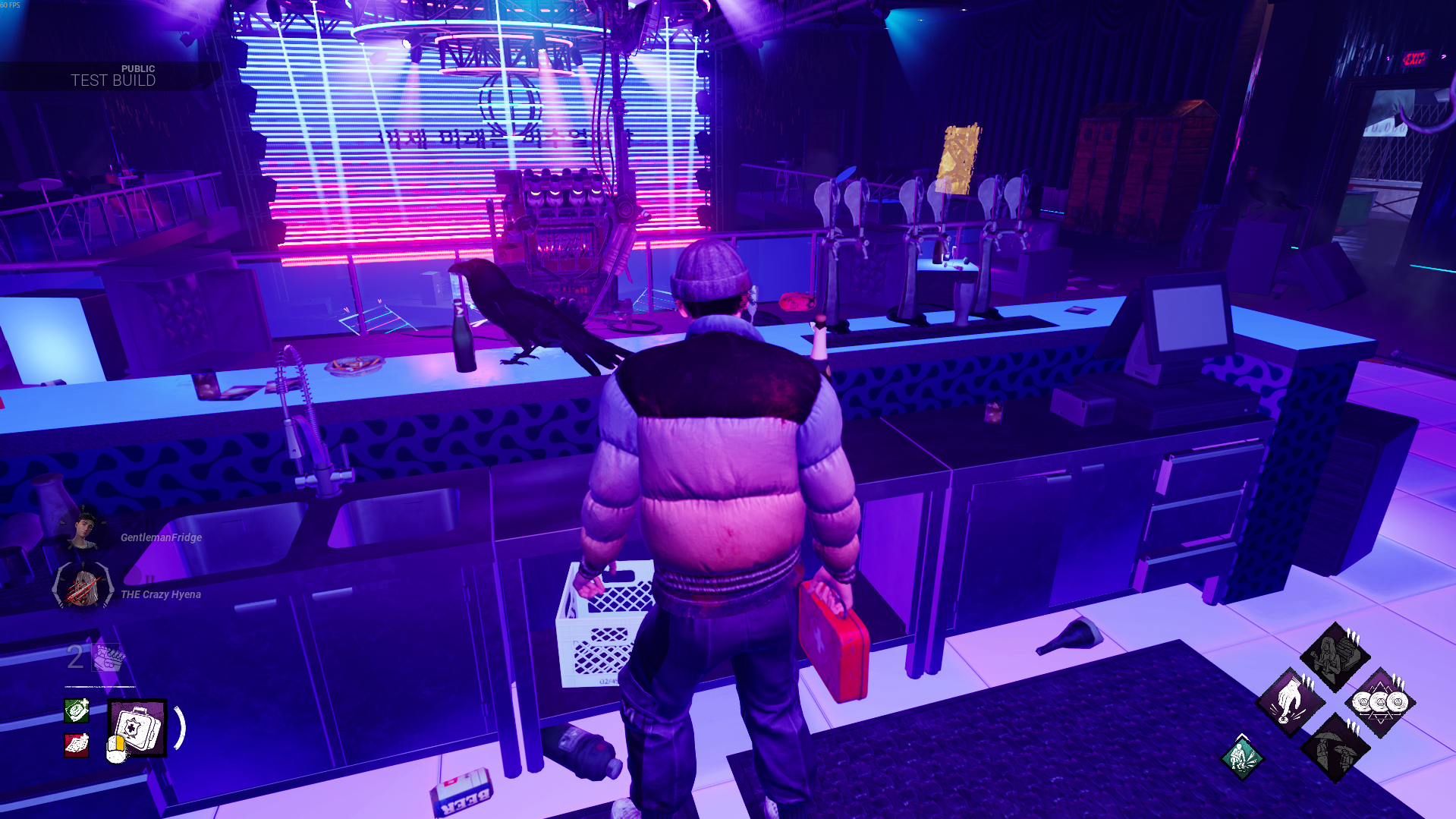Click the red debuff status effect icon
Viewport: 1456px width, 819px height.
(77, 745)
